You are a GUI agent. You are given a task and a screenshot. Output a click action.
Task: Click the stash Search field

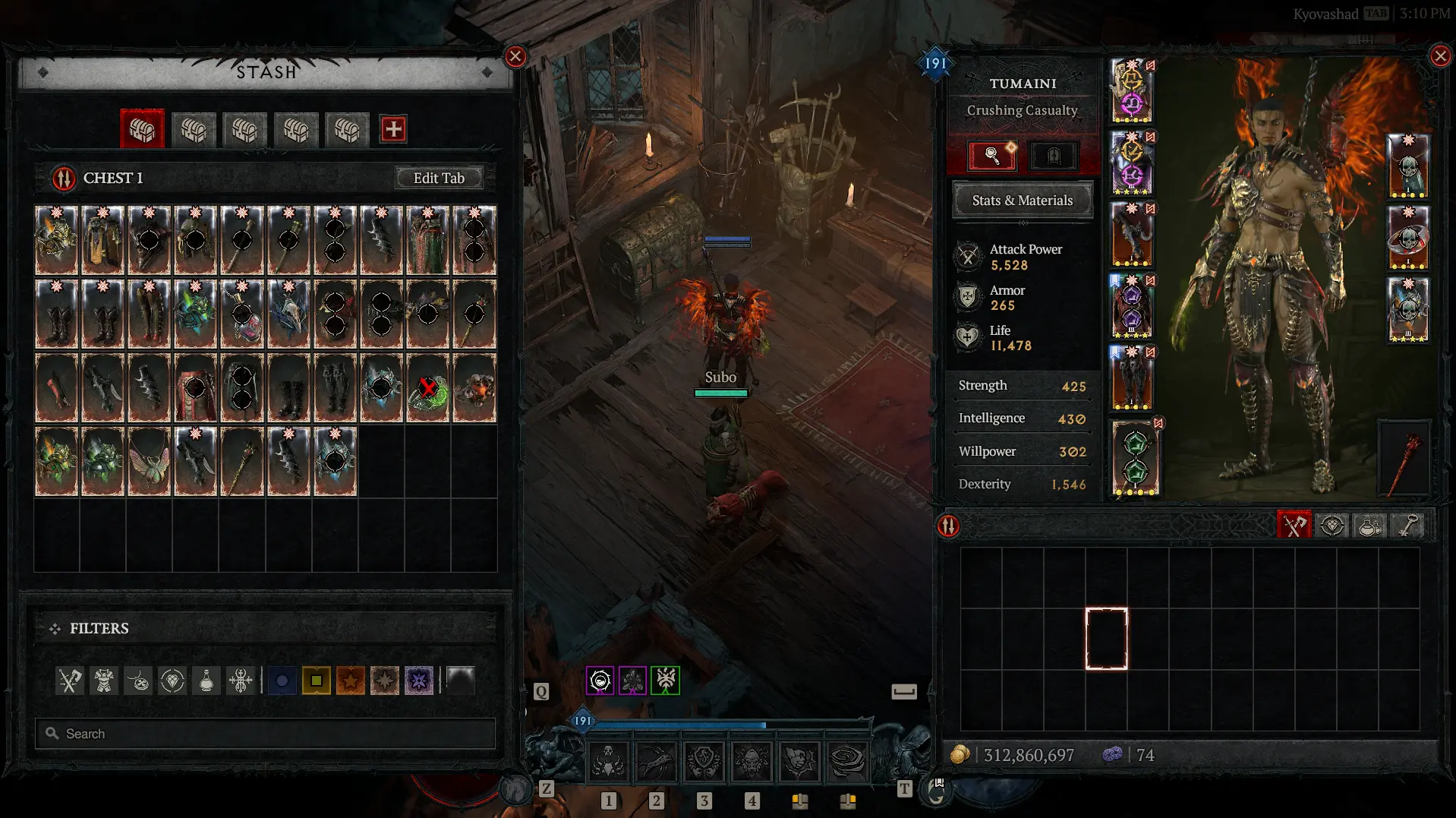coord(266,734)
